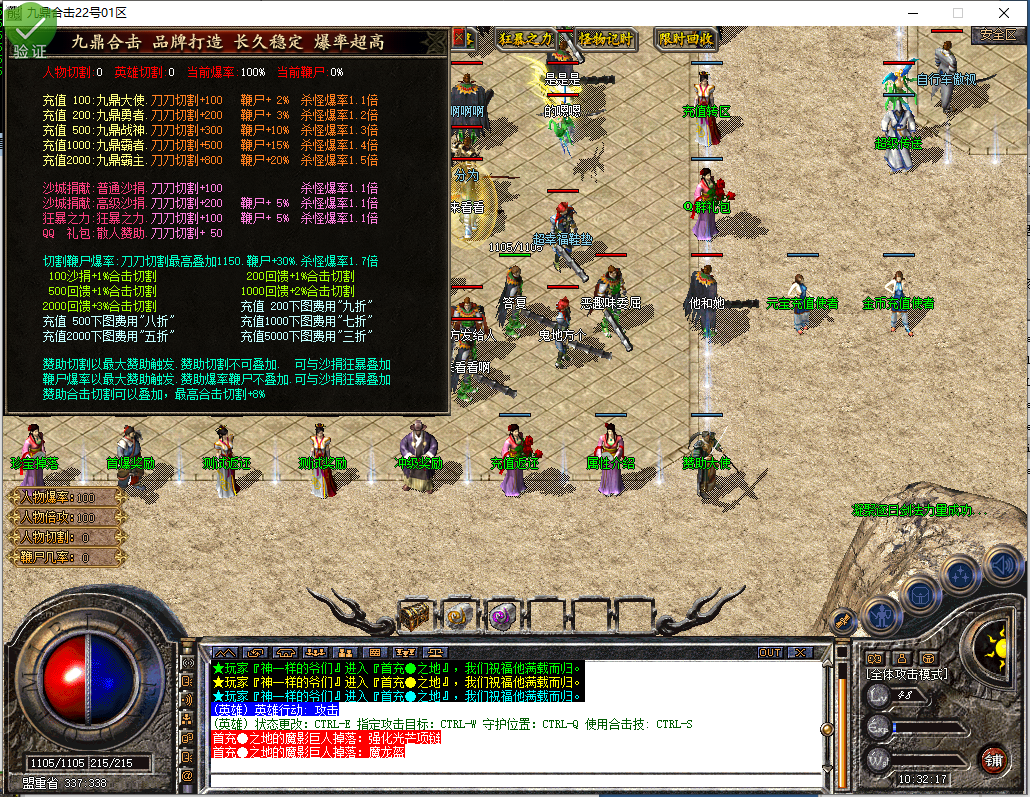This screenshot has height=797, width=1030.
Task: Change the 全体攻击模式 attack mode
Action: tap(907, 674)
